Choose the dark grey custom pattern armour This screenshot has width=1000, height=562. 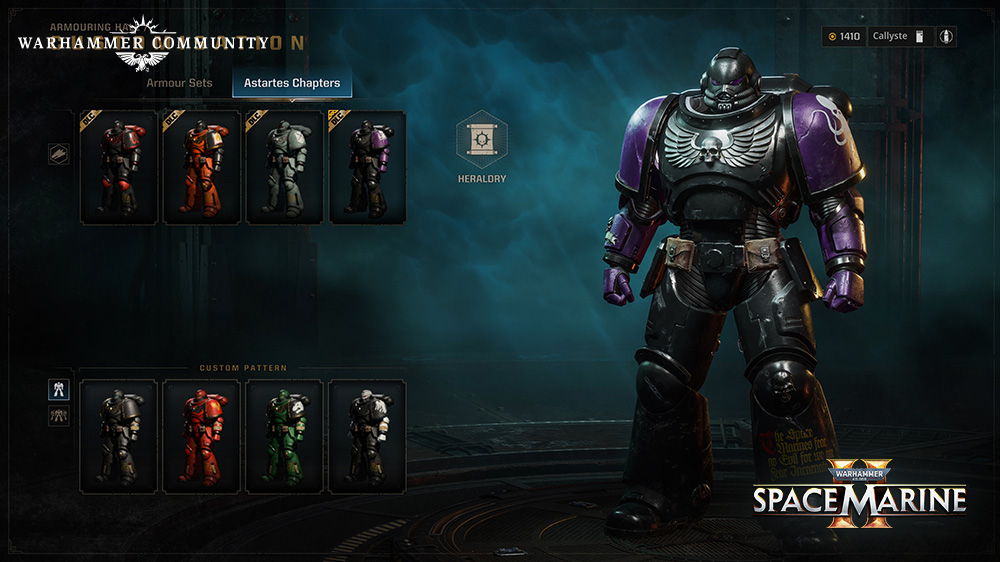(x=119, y=436)
